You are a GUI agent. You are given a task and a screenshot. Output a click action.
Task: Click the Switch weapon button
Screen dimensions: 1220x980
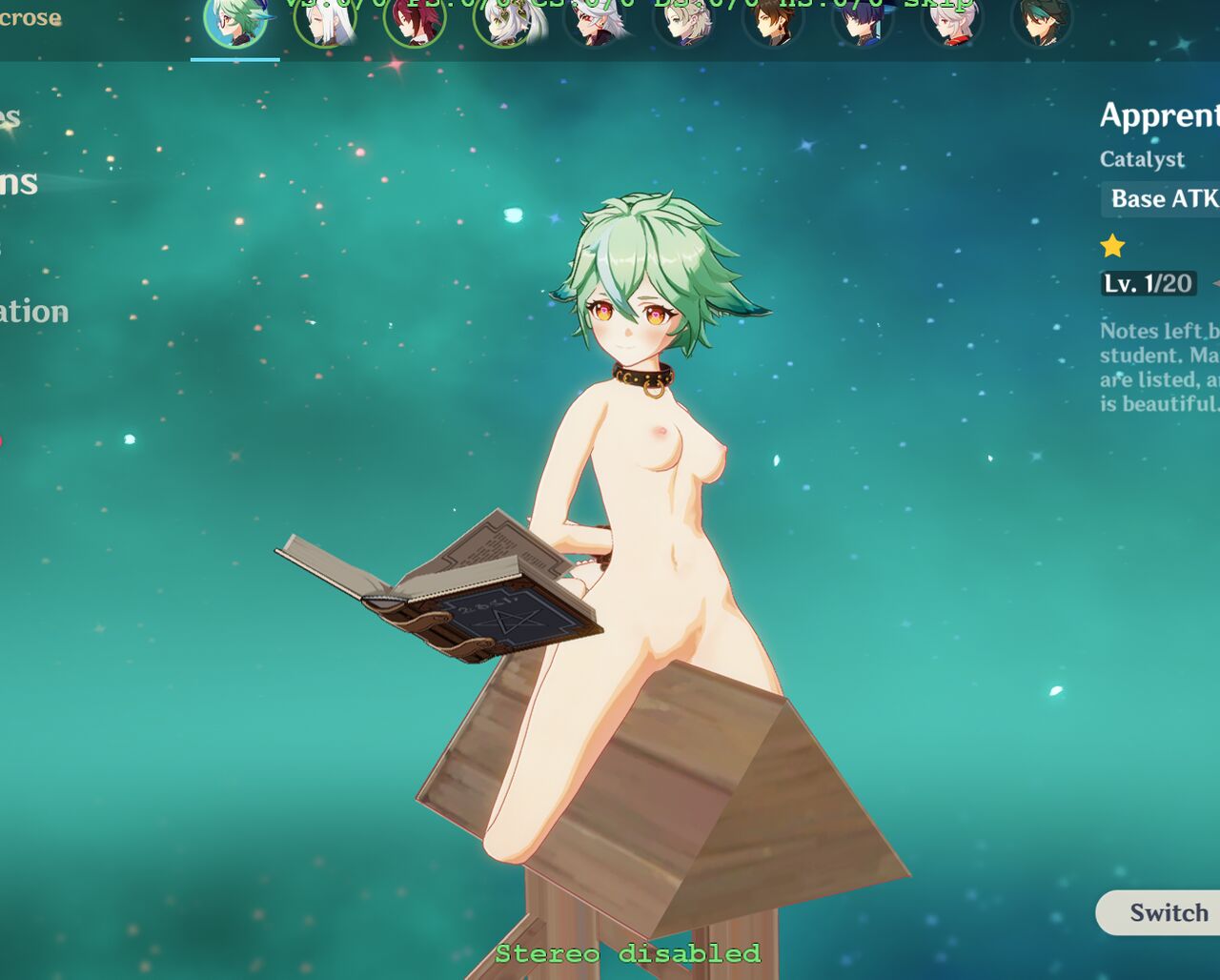click(x=1167, y=912)
